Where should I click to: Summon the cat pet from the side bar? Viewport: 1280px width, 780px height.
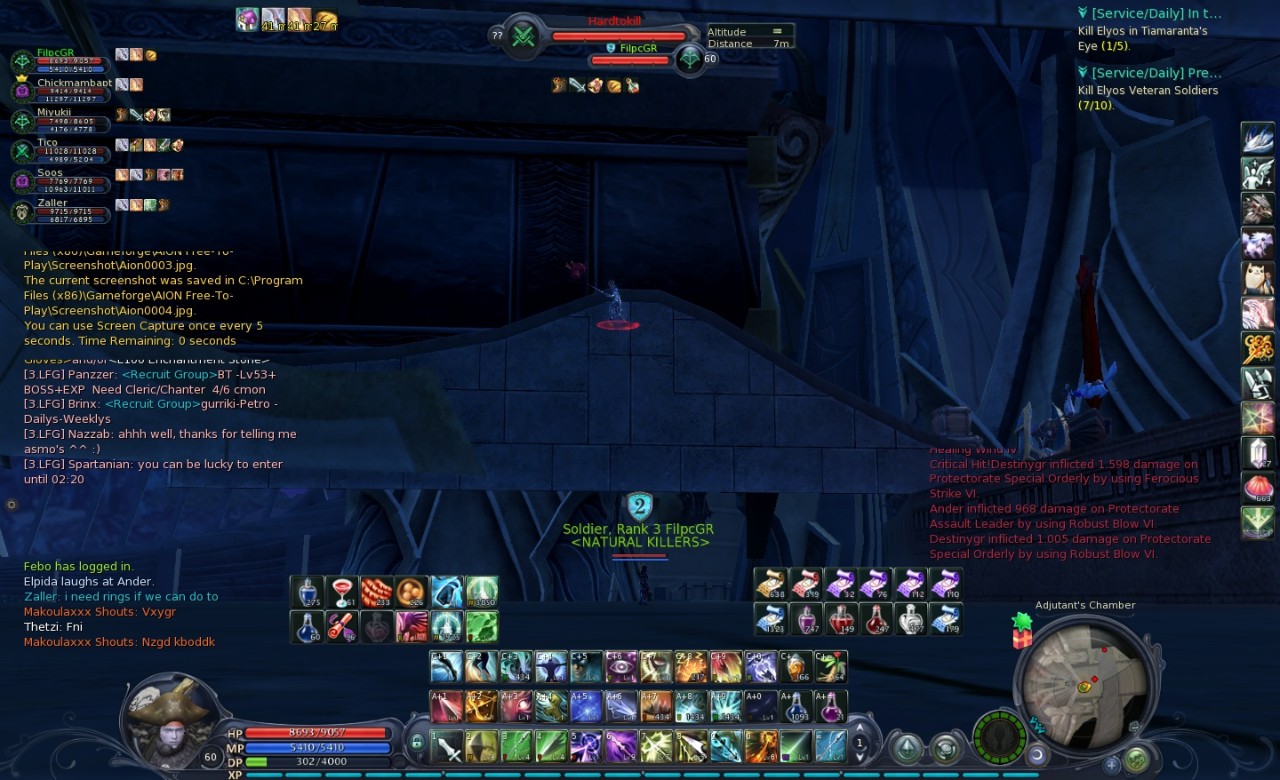tap(1257, 277)
